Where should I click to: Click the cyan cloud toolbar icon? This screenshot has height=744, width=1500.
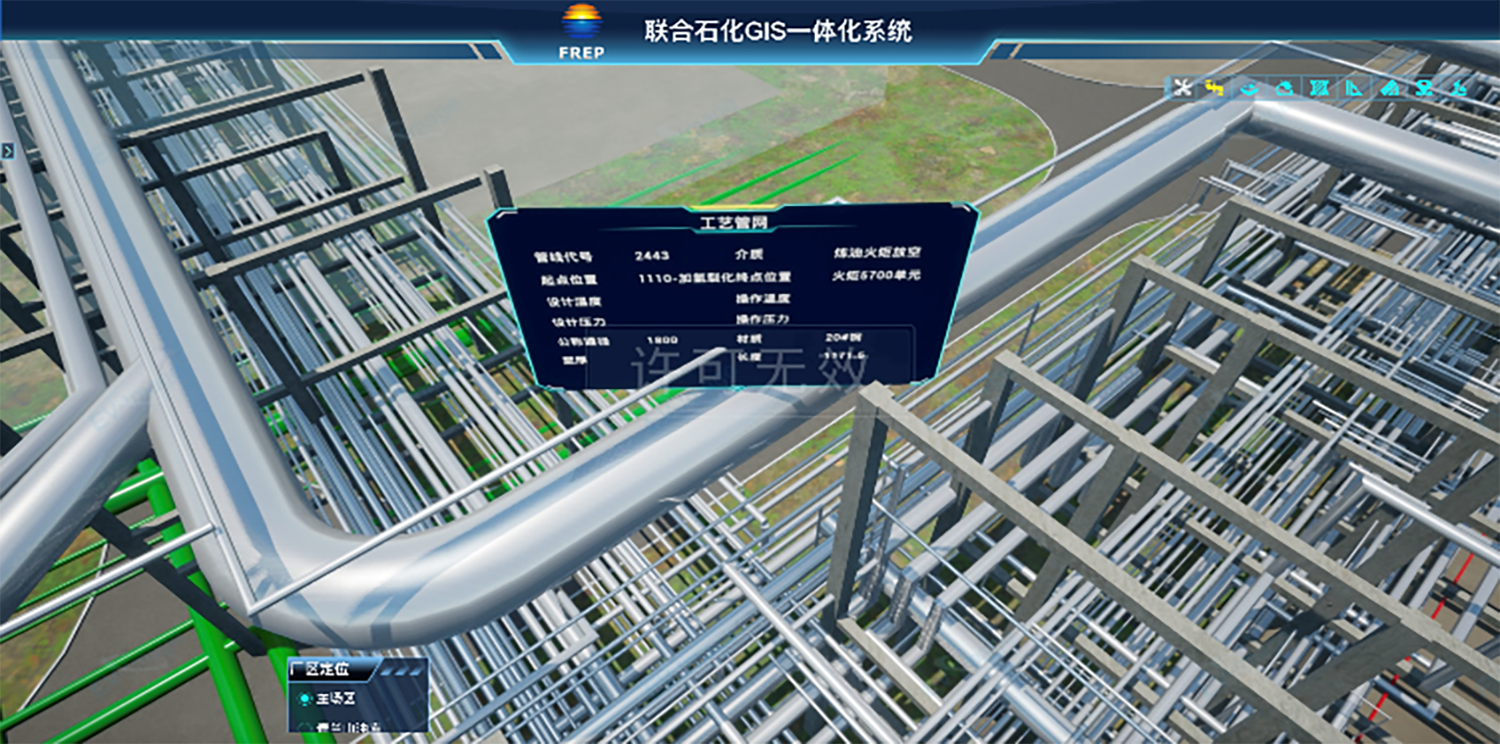[x=1284, y=88]
